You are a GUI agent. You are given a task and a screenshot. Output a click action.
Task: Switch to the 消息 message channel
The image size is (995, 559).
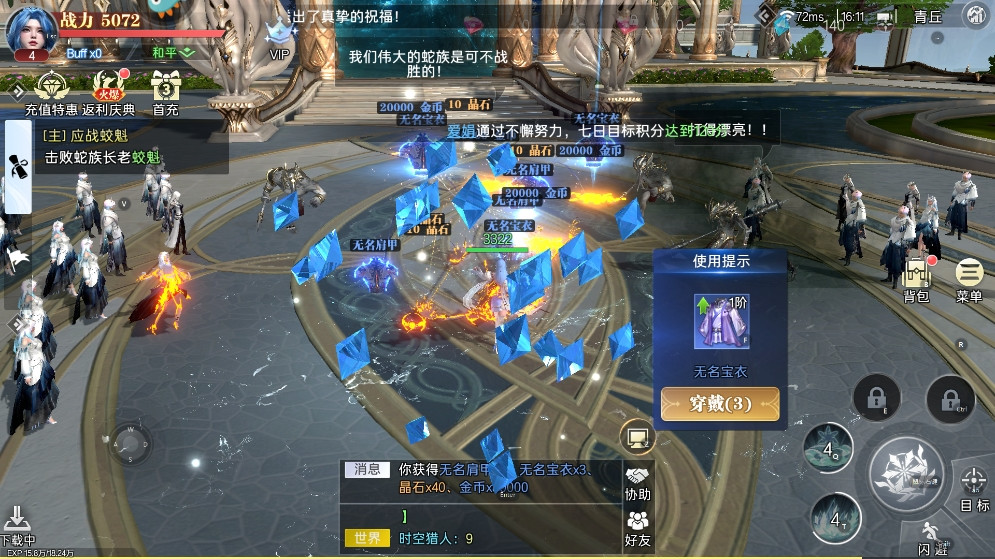point(365,468)
